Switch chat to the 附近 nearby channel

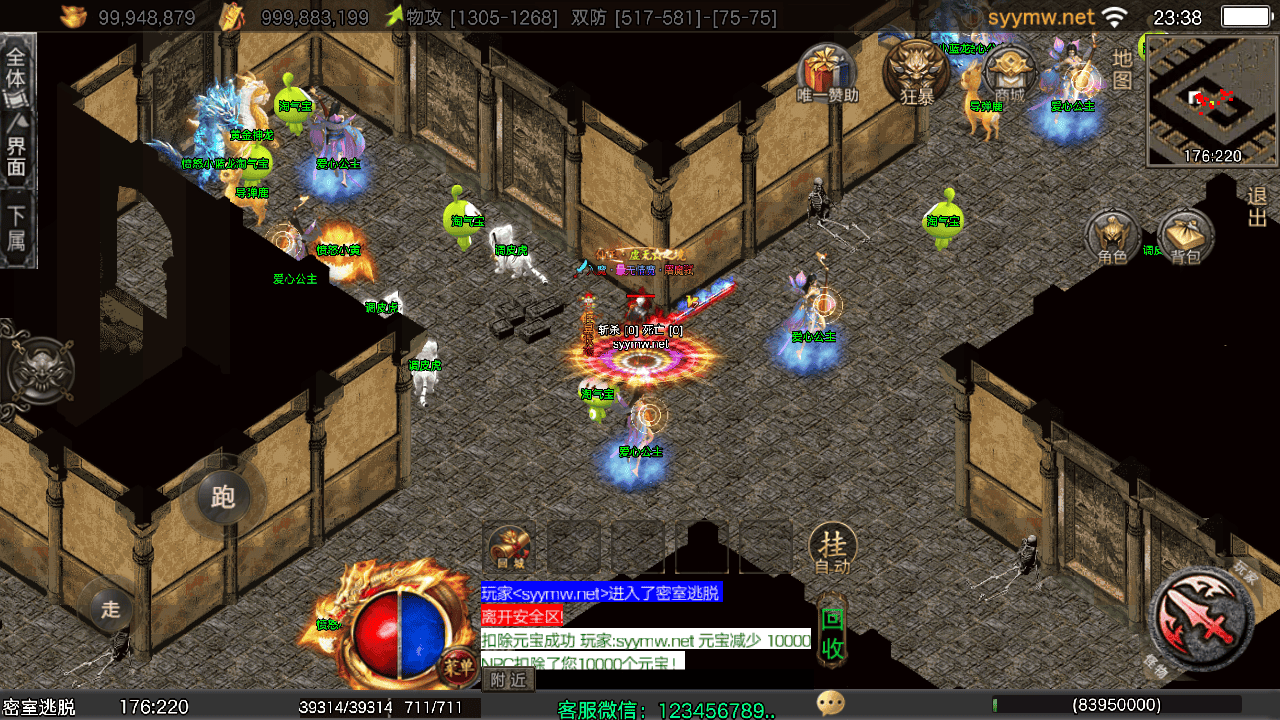pos(509,680)
